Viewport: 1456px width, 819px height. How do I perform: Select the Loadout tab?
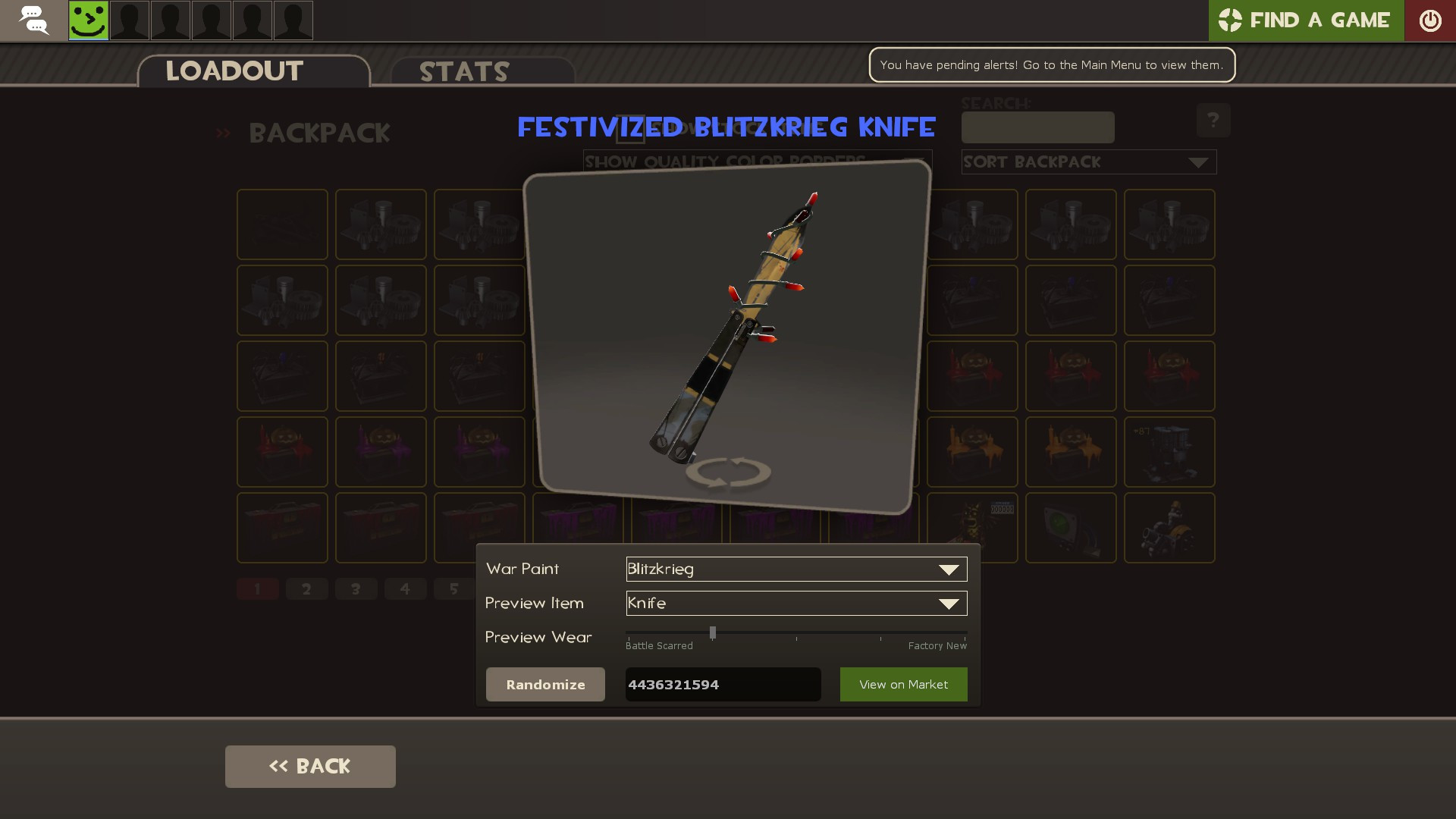click(234, 71)
